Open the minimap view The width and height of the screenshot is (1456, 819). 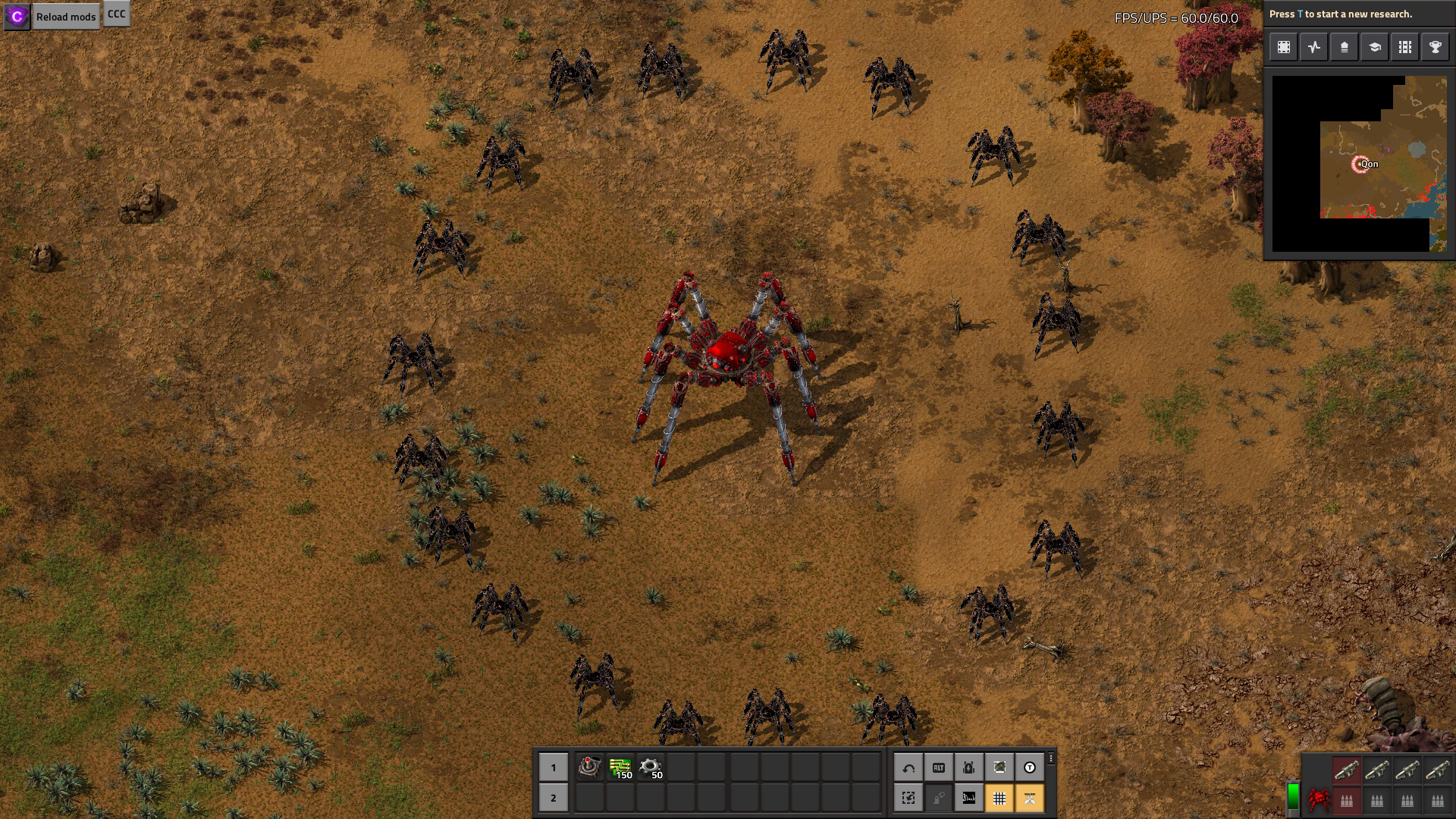click(1359, 164)
